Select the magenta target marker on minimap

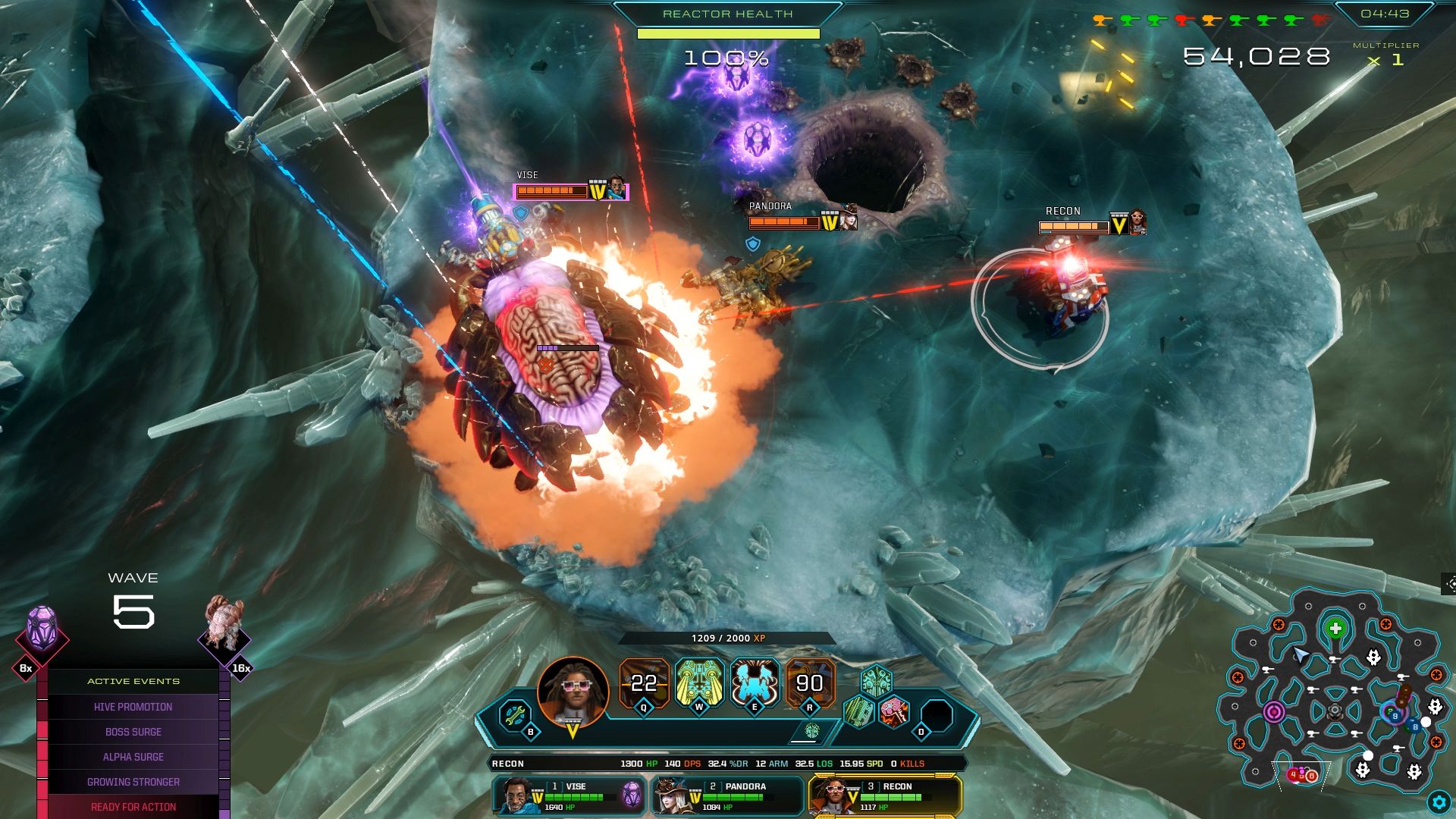tap(1274, 712)
